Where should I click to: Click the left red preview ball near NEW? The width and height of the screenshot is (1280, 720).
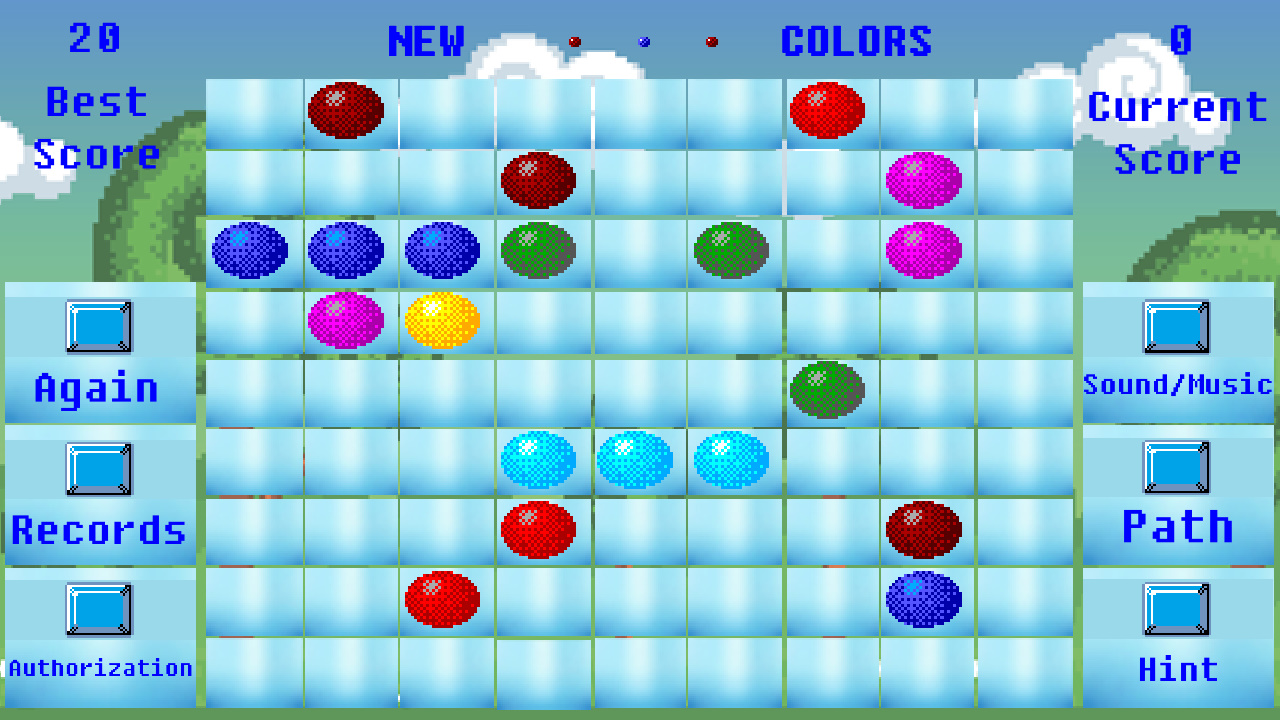click(575, 41)
